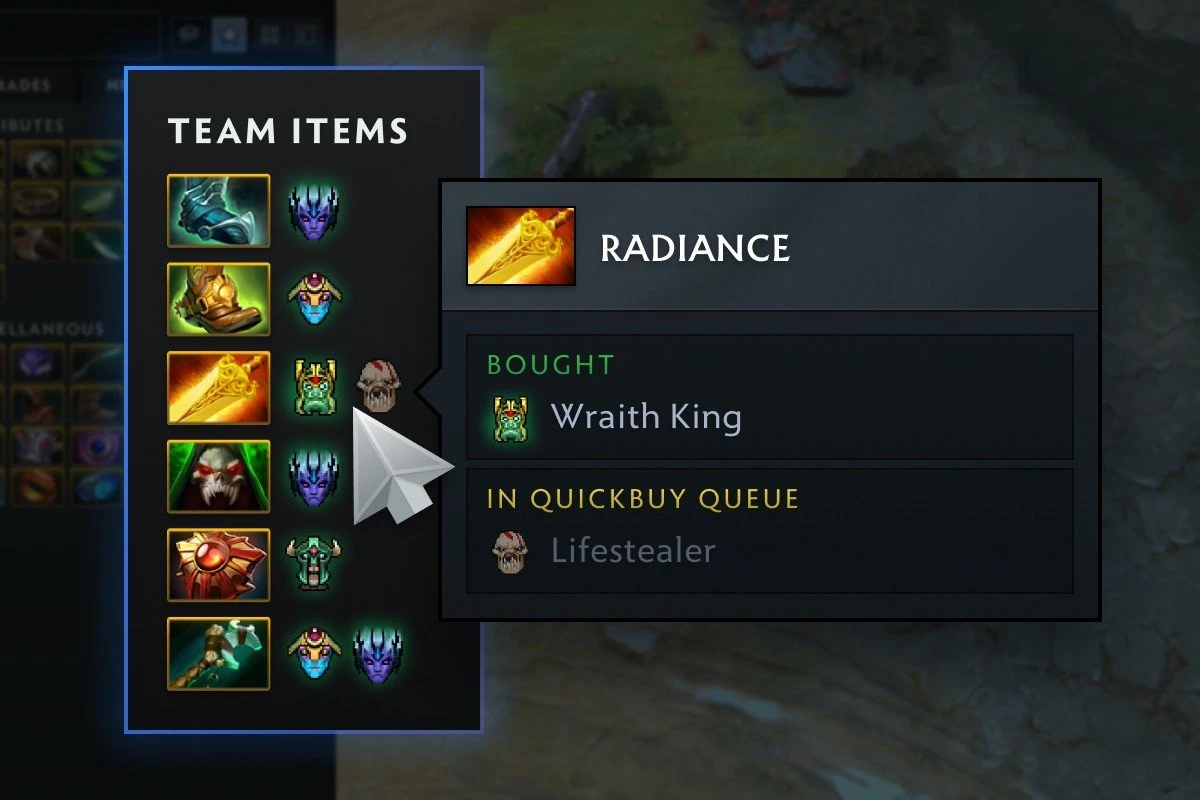Select Lifestealer under In Quickbuy Queue
The width and height of the screenshot is (1200, 800).
(633, 551)
